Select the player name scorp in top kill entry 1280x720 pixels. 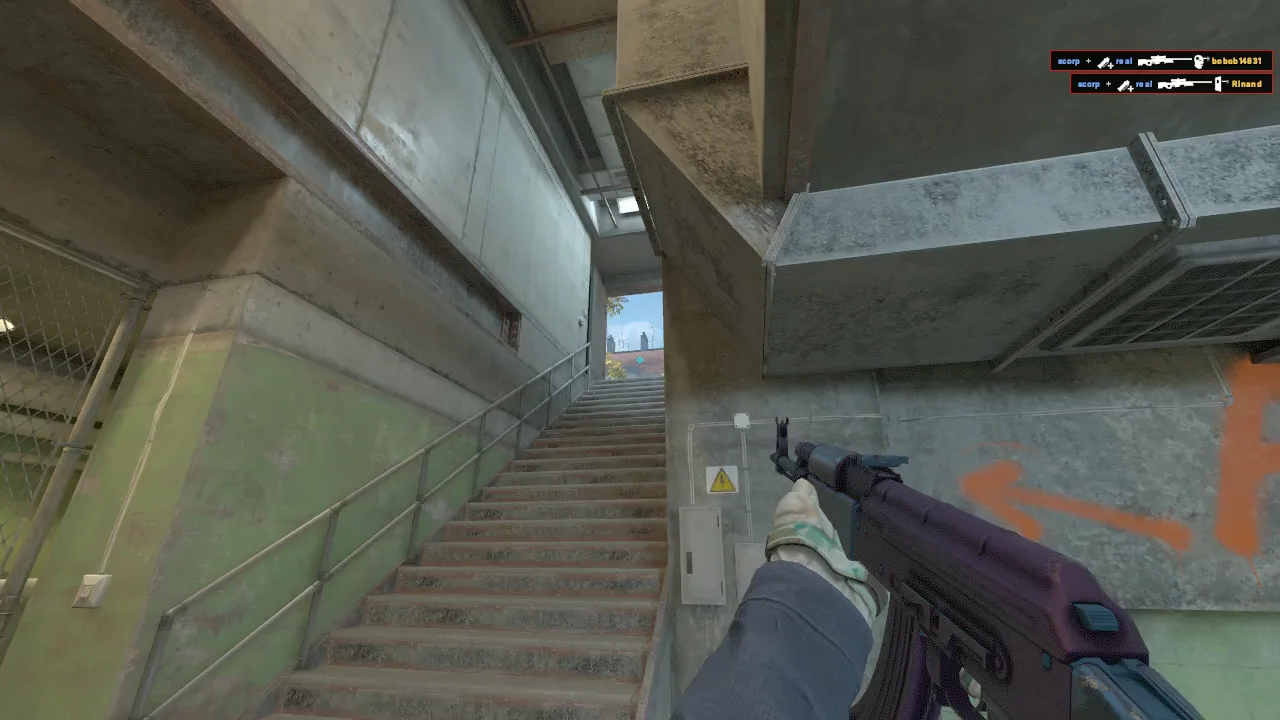(1069, 61)
